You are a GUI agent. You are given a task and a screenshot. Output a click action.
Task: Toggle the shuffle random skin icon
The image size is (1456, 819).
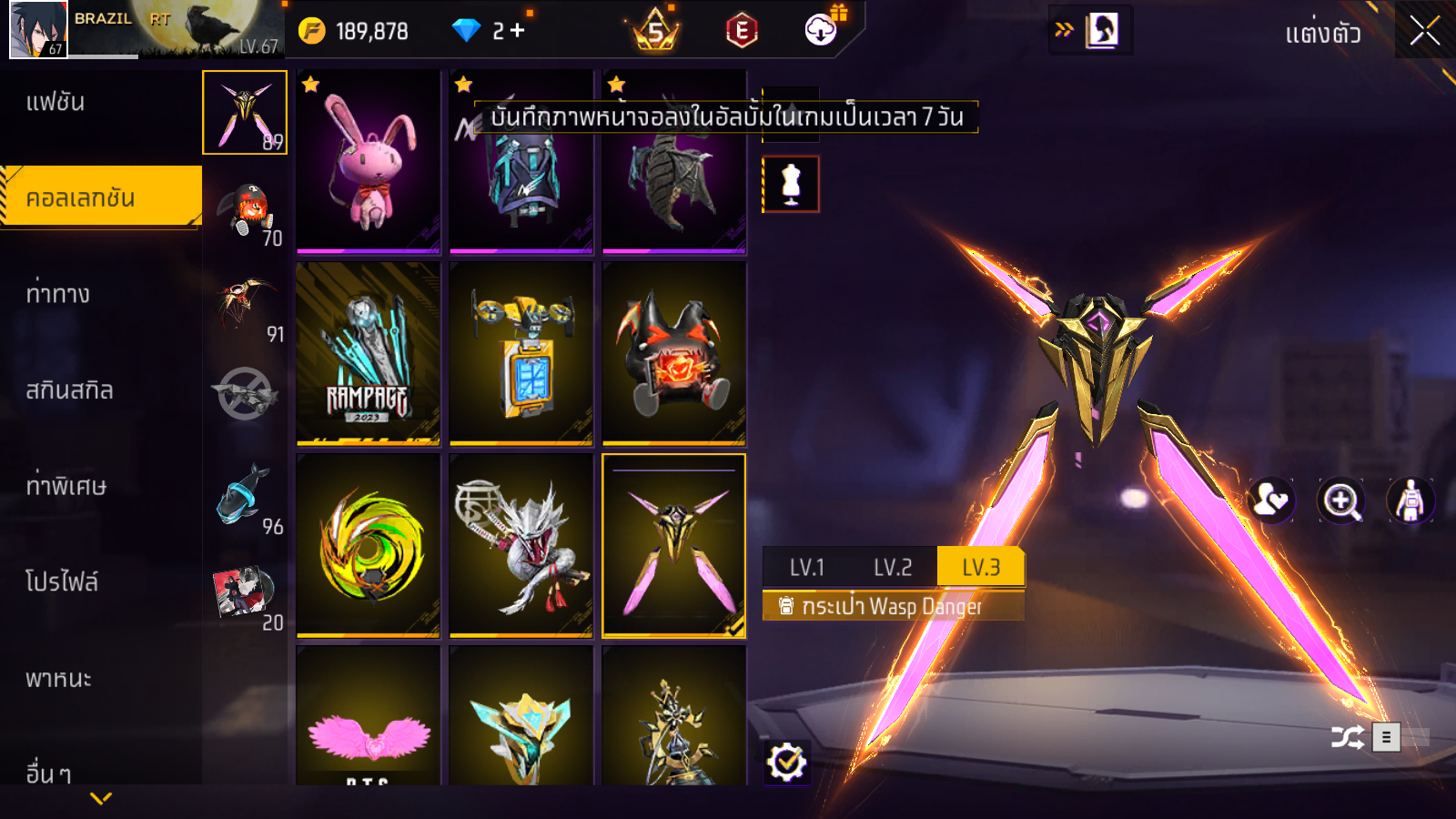(x=1347, y=737)
